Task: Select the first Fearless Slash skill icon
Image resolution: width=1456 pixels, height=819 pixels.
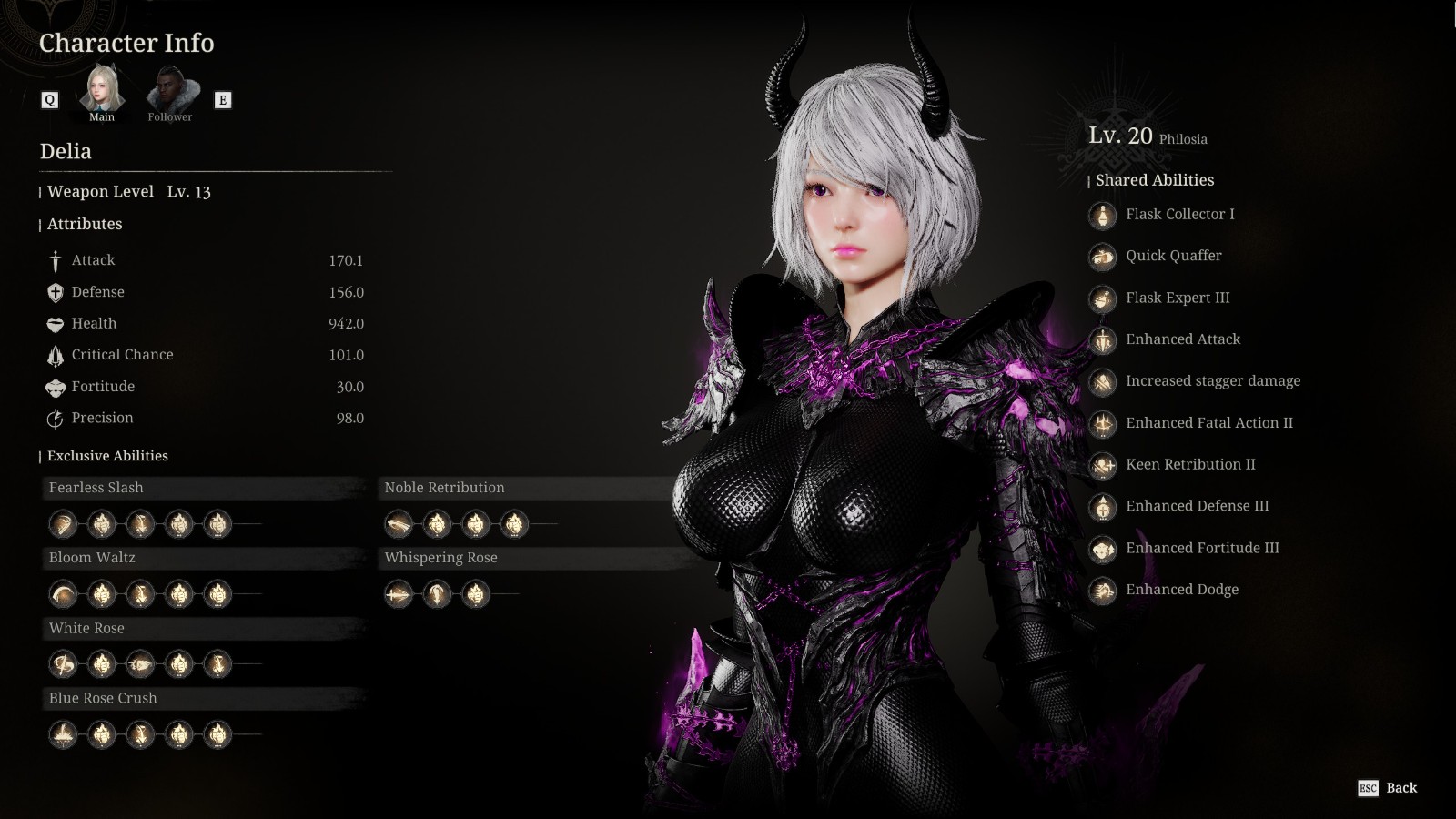Action: [63, 524]
